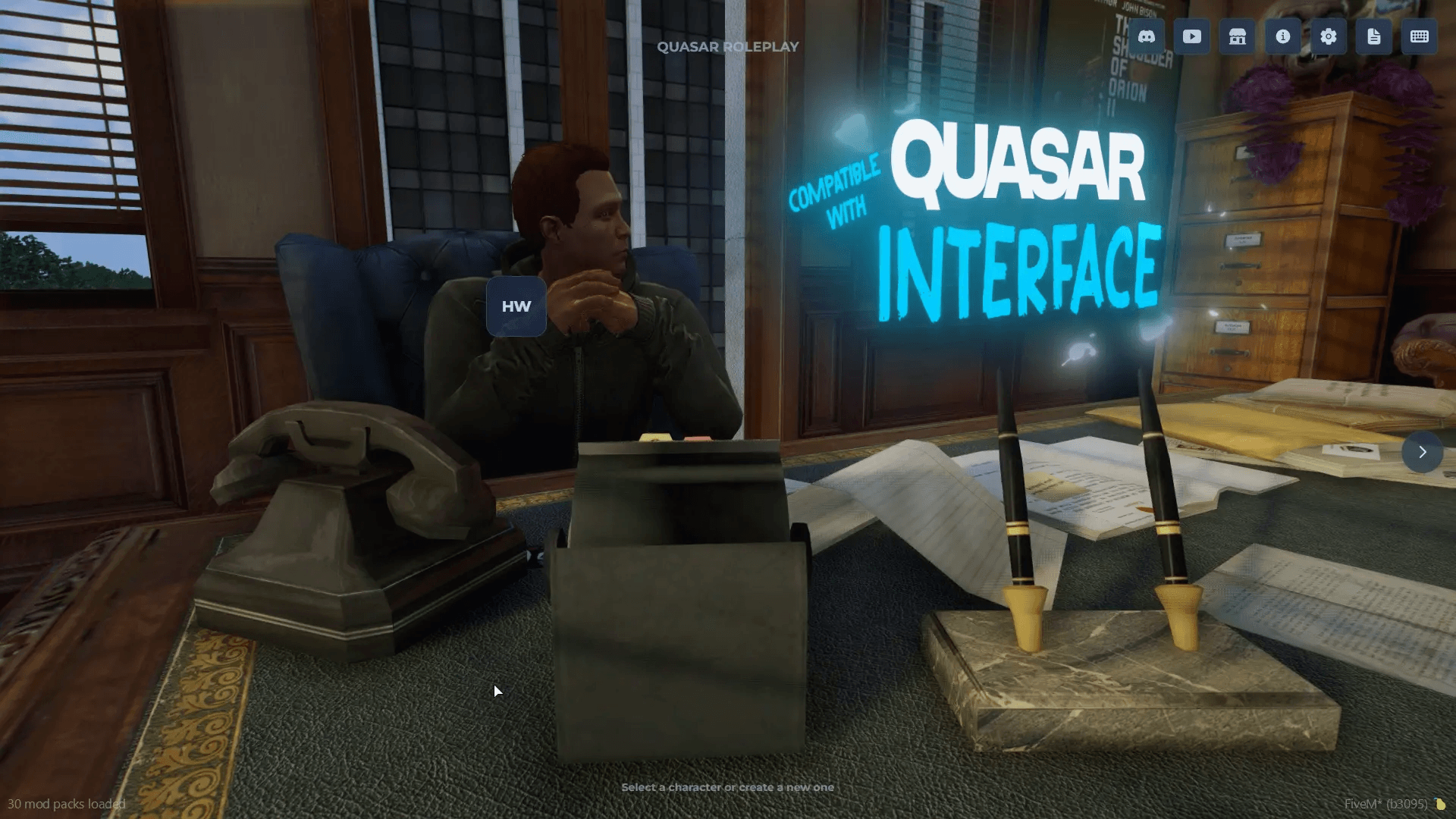
Task: Open the in-game store icon
Action: [1237, 36]
